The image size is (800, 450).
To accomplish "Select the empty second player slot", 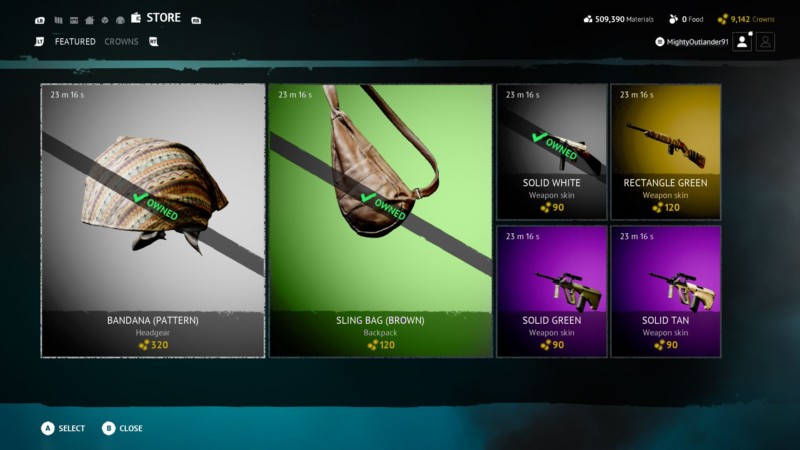I will [x=765, y=41].
